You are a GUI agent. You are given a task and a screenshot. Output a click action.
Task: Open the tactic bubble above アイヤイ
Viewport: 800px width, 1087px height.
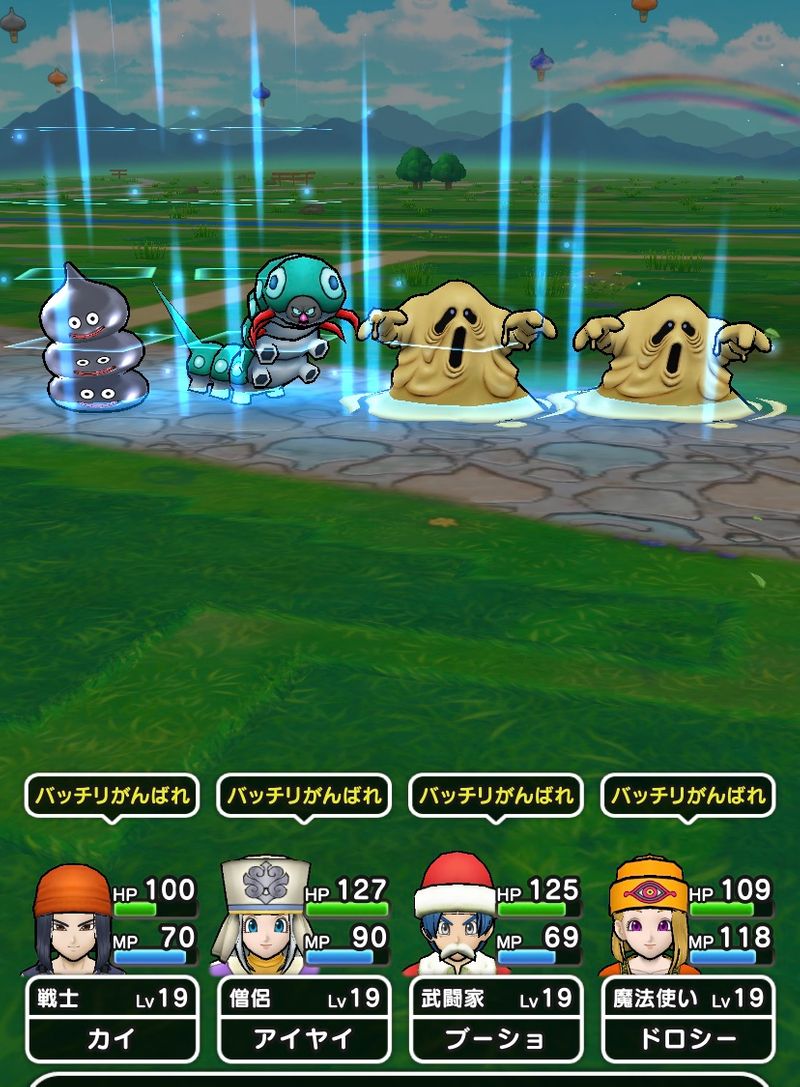click(x=304, y=796)
